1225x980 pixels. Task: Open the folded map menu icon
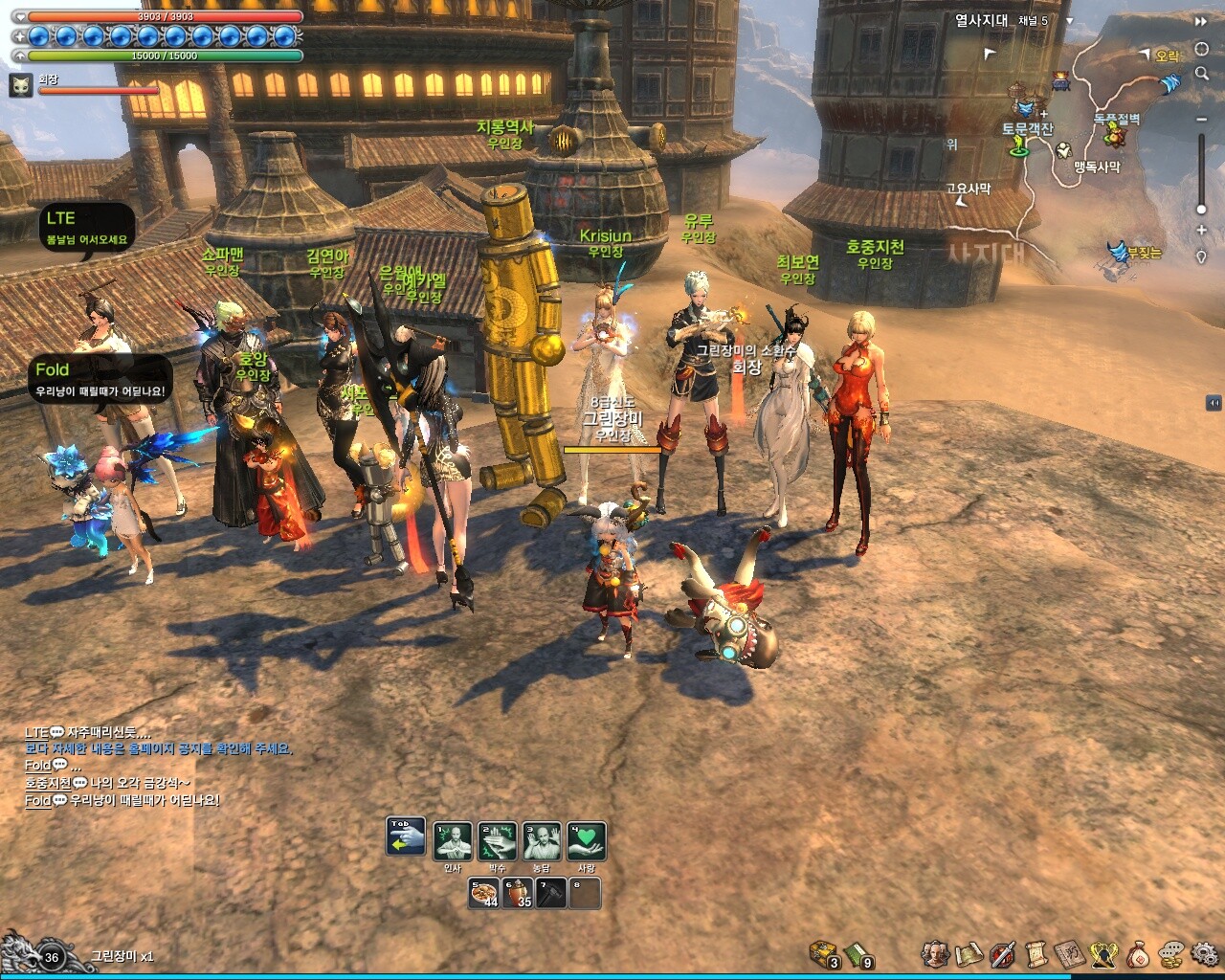969,953
